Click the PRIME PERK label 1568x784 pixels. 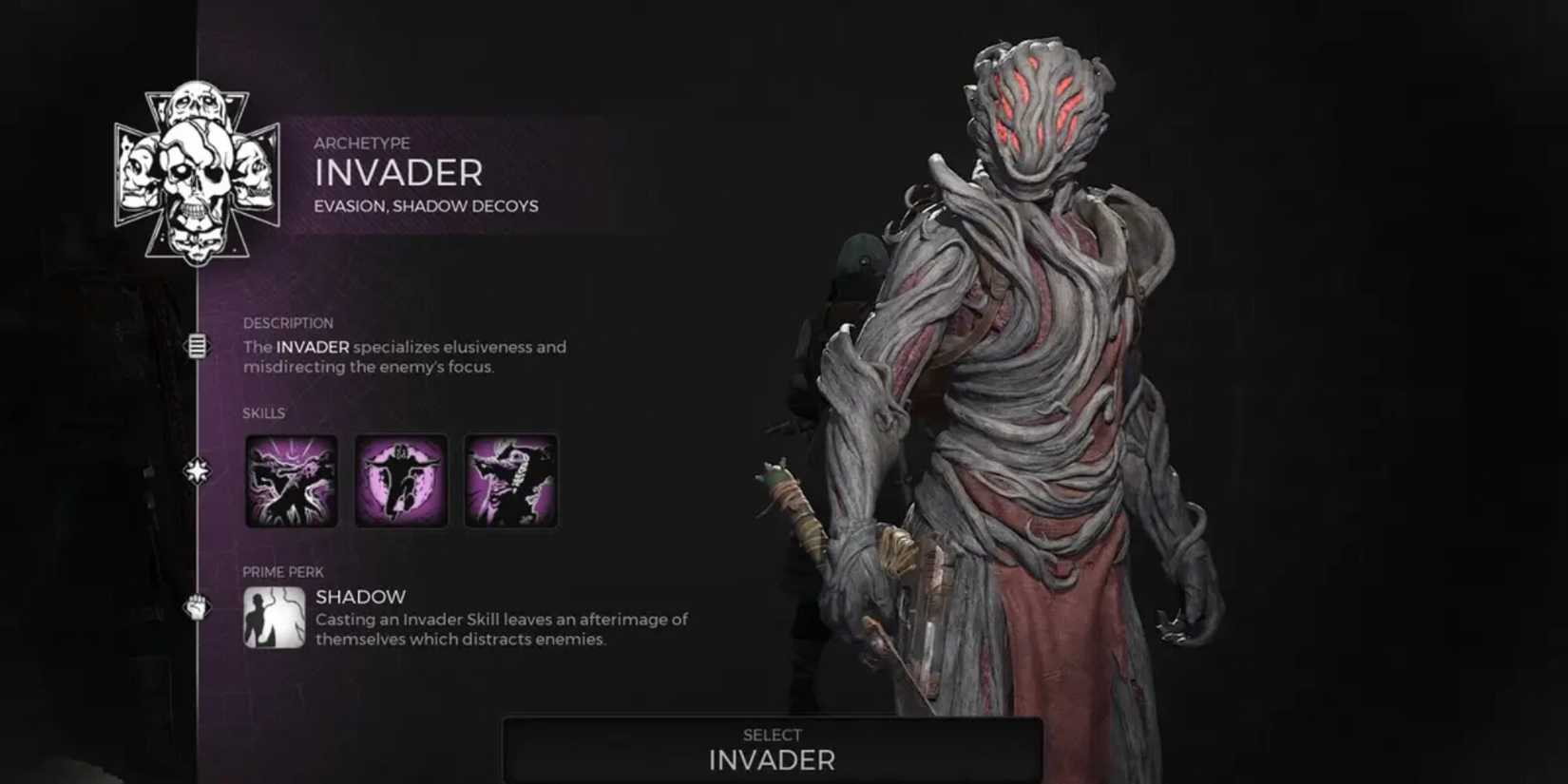click(282, 571)
